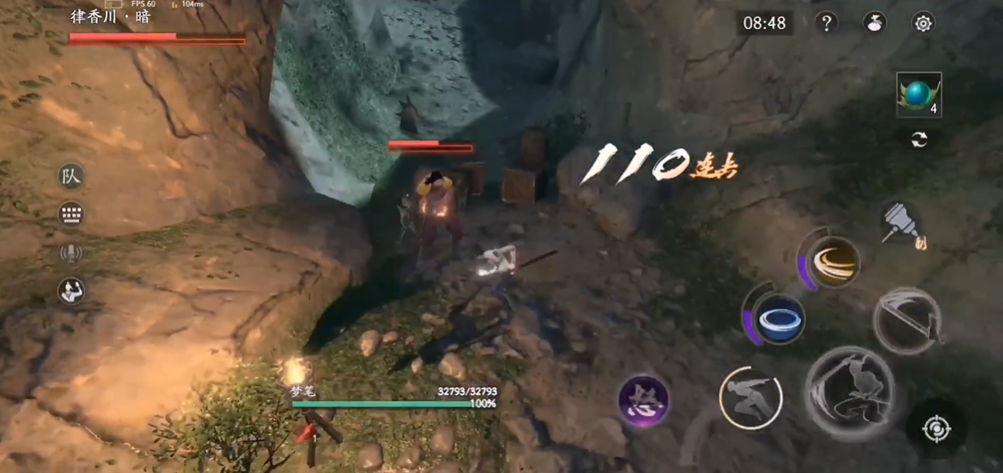
Task: Open the 队 team panel
Action: pyautogui.click(x=71, y=177)
